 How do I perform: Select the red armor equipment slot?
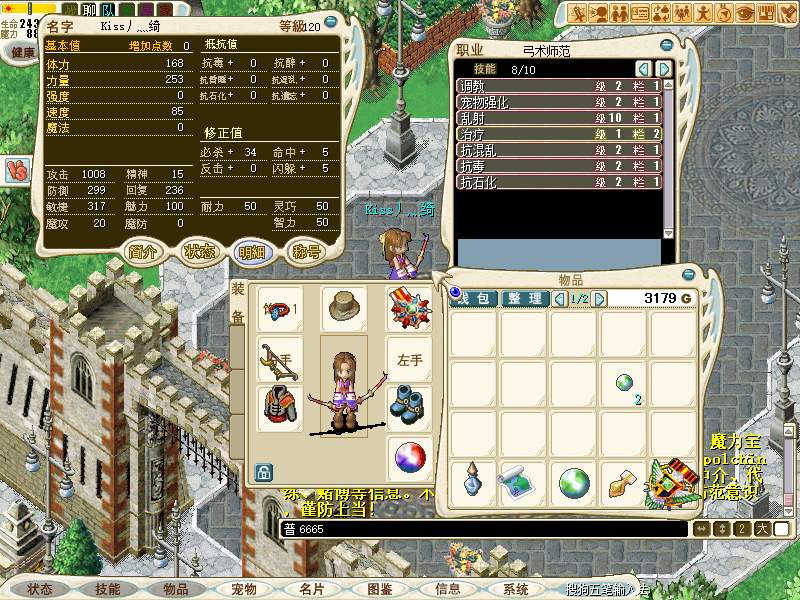click(x=279, y=406)
